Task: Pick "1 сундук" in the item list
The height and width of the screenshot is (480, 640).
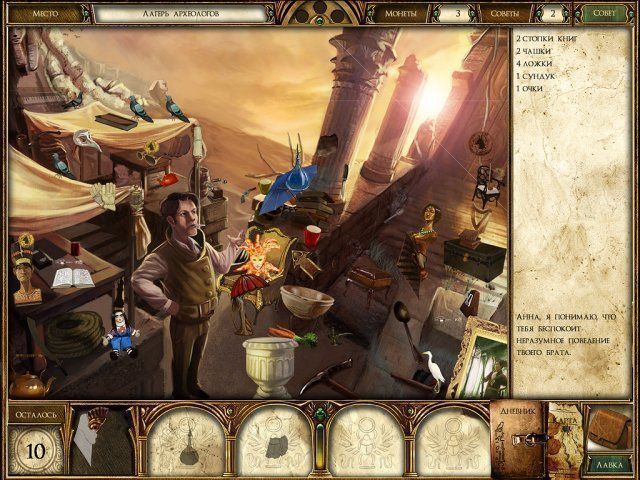Action: [536, 76]
